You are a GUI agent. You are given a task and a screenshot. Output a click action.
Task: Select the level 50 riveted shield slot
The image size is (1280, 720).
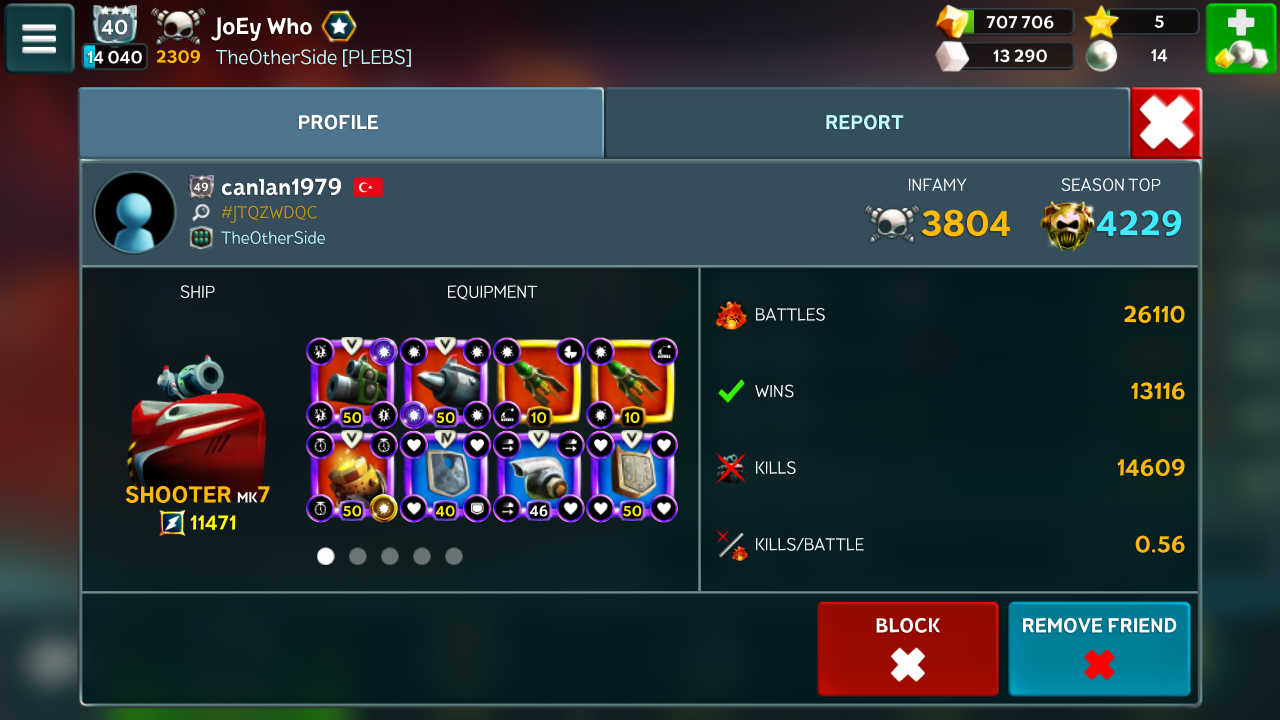pos(632,477)
